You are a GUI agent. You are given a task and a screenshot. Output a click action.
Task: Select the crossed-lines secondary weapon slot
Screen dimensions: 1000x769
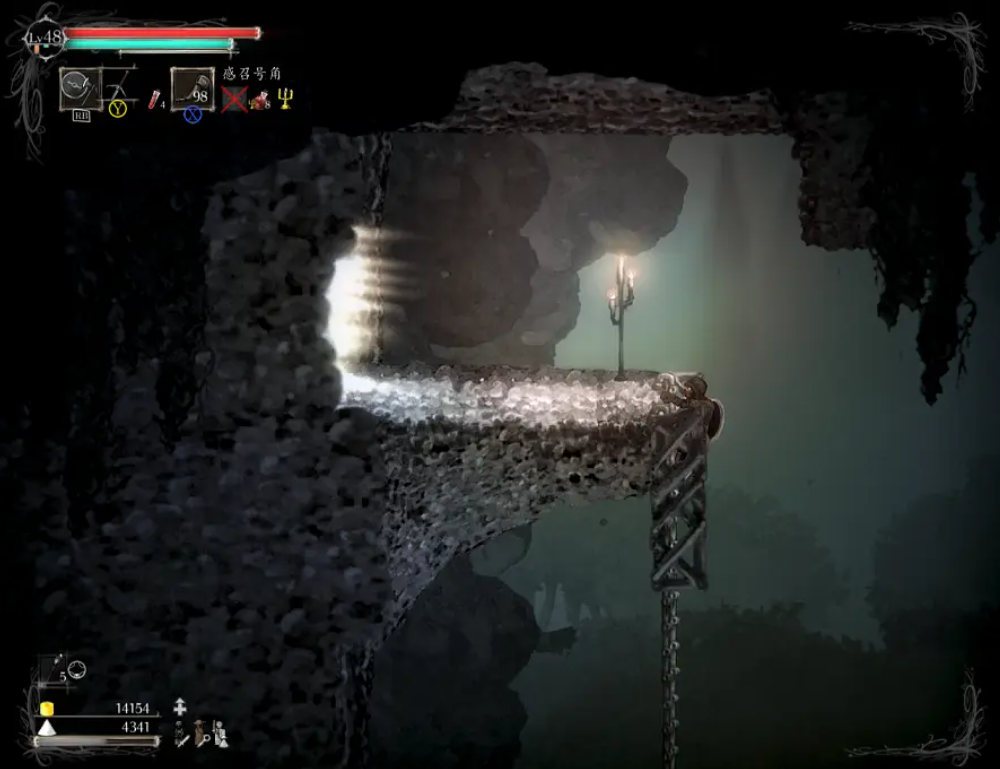click(x=120, y=85)
